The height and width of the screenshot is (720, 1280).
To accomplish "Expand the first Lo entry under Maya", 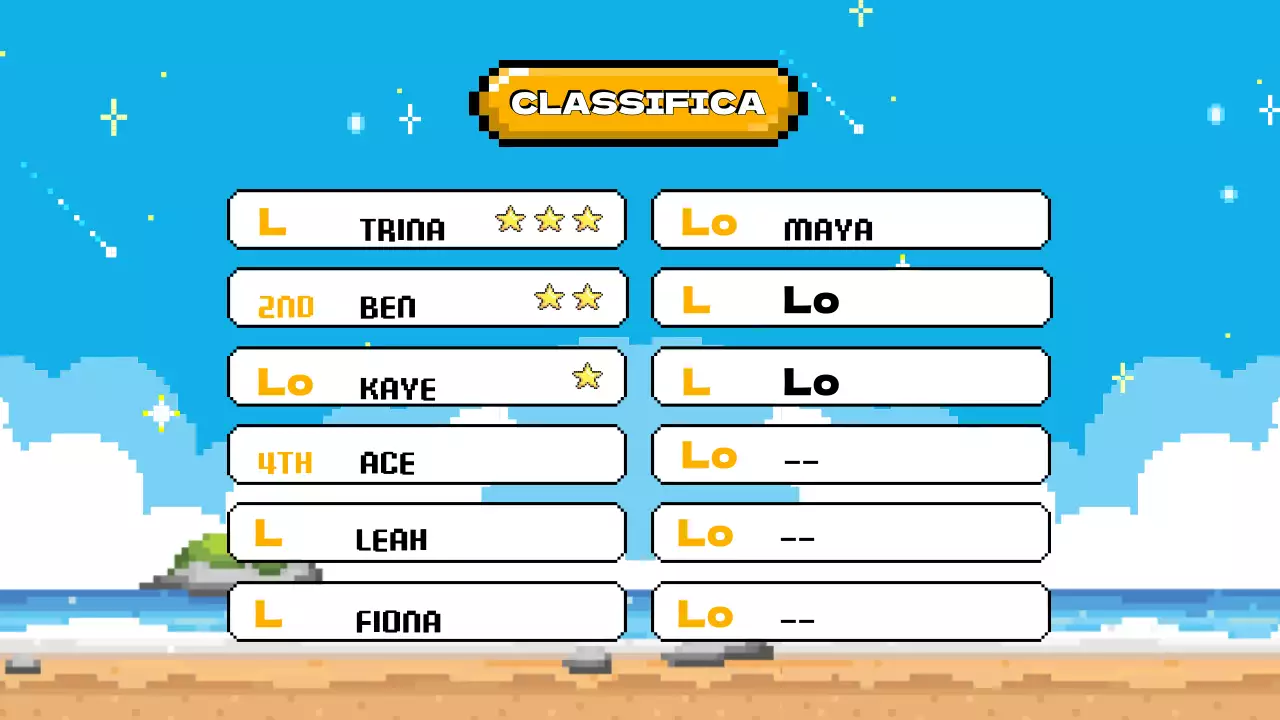I will [x=850, y=298].
